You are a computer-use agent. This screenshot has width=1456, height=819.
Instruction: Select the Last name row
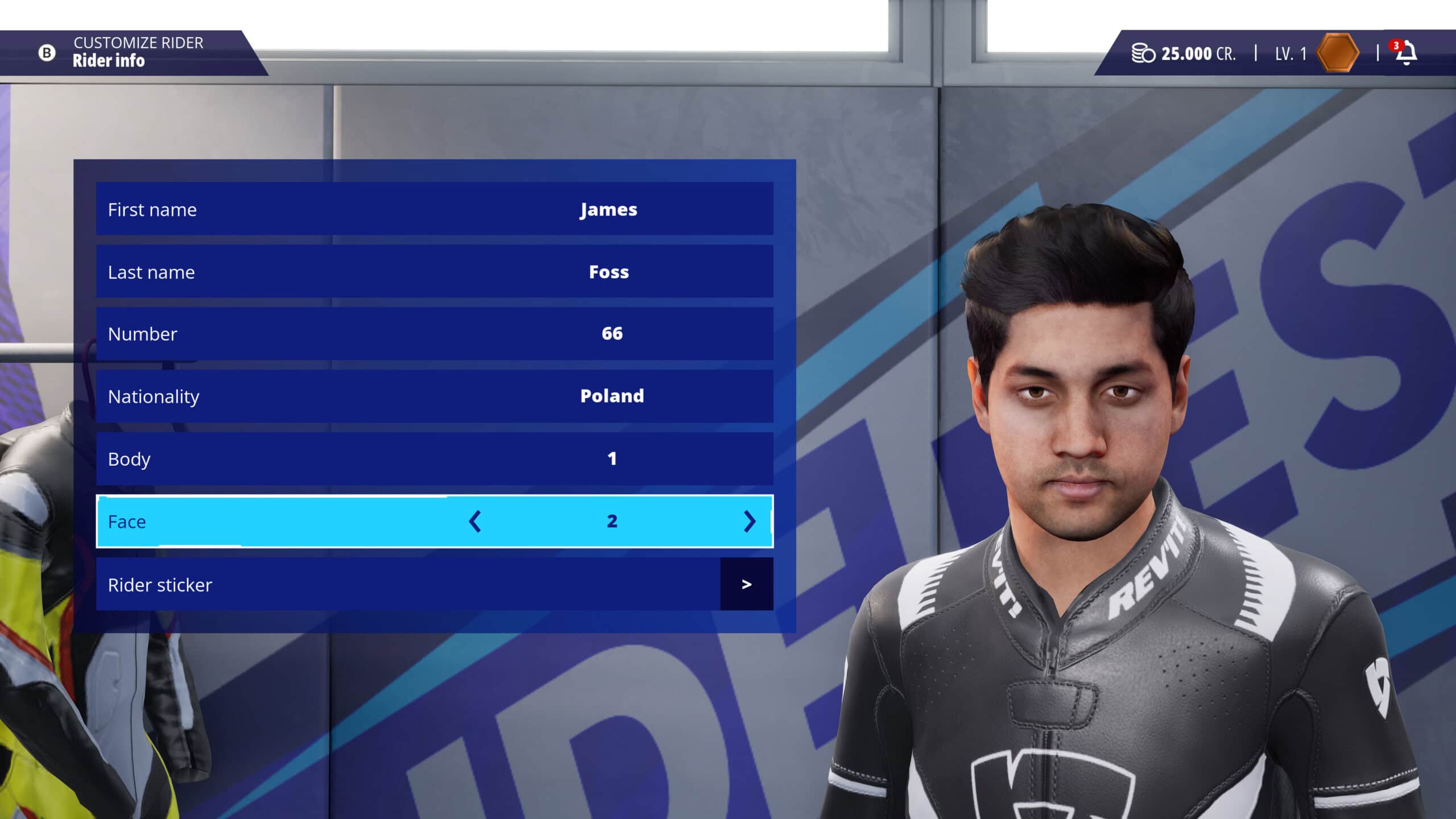tap(435, 272)
